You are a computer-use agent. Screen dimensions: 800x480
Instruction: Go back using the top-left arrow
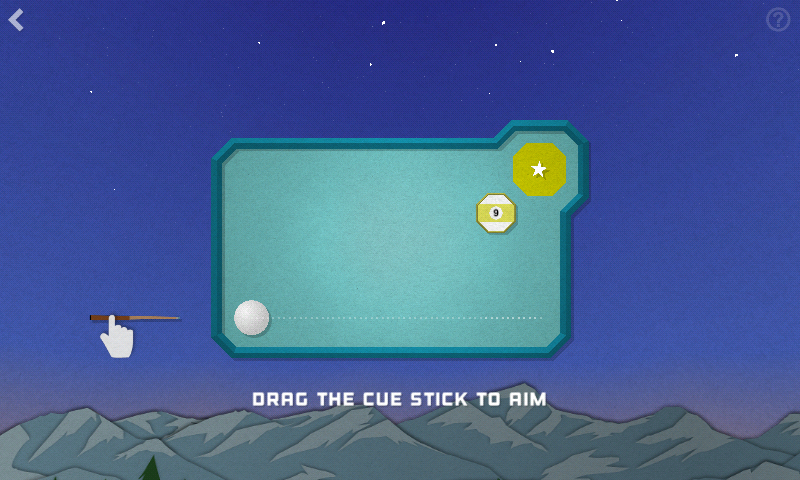click(x=17, y=20)
